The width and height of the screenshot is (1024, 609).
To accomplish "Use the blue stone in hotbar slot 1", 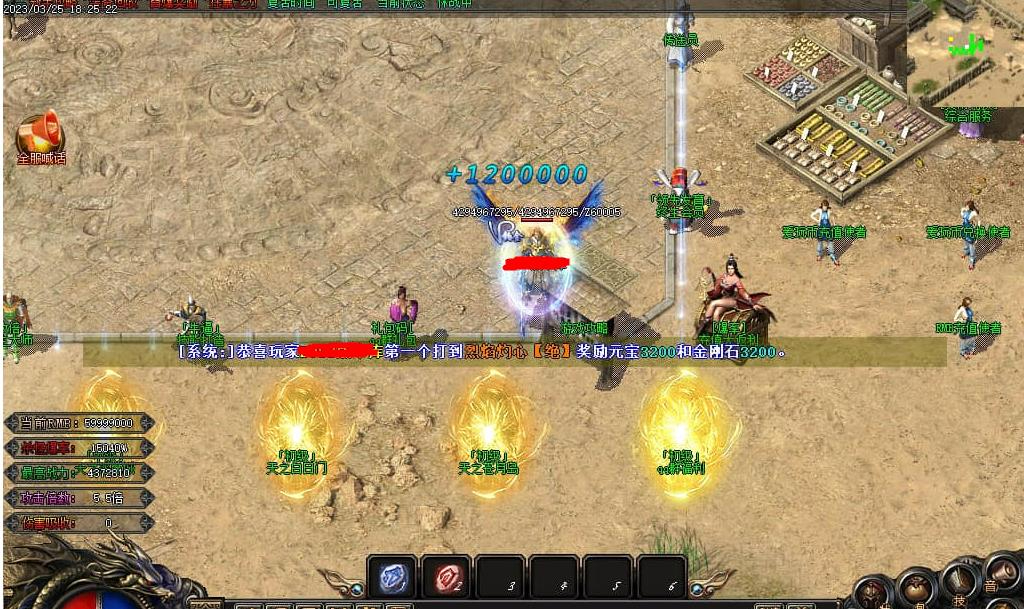I will (x=392, y=577).
